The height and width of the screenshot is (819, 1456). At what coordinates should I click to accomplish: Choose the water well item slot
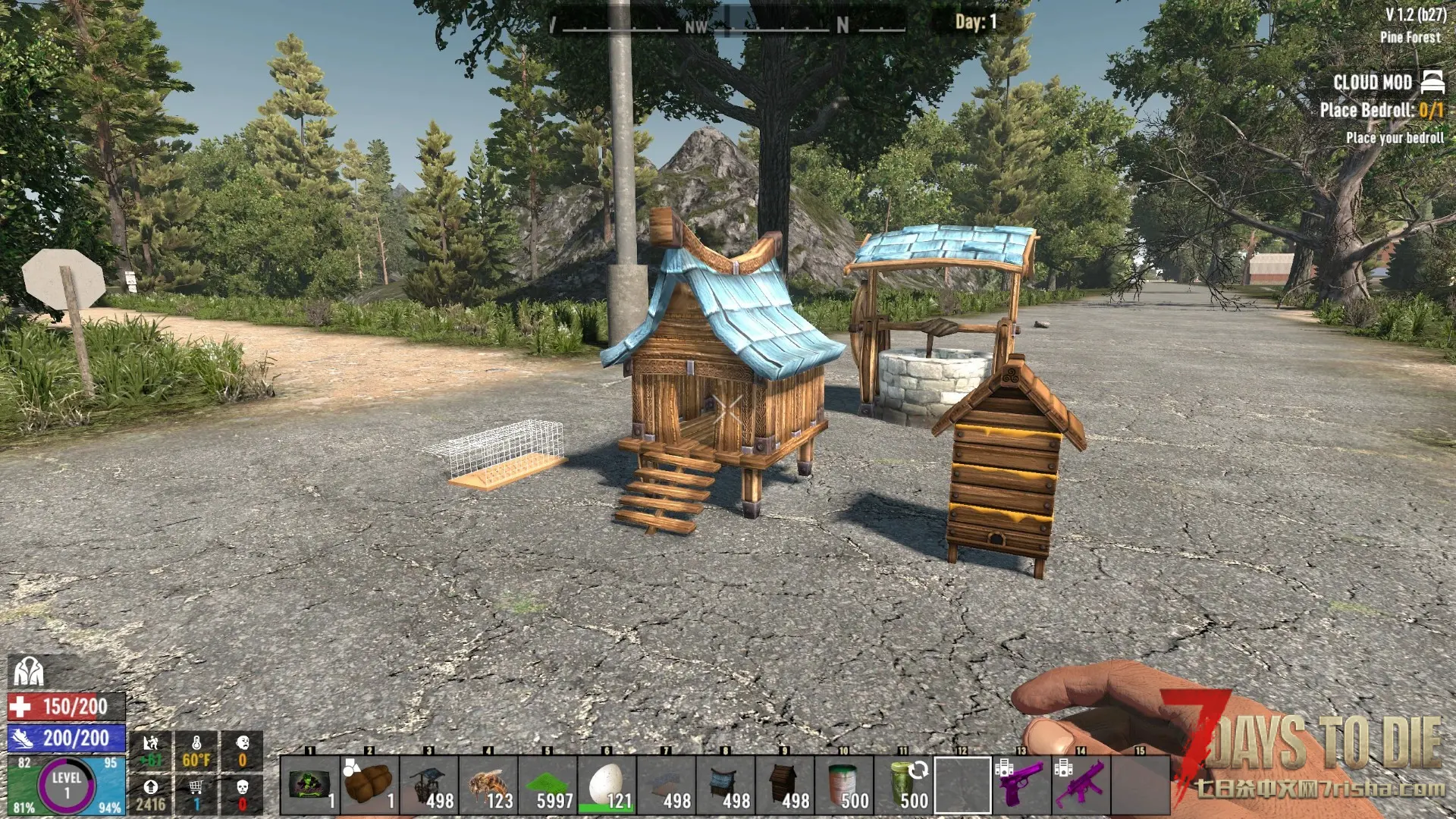[428, 786]
